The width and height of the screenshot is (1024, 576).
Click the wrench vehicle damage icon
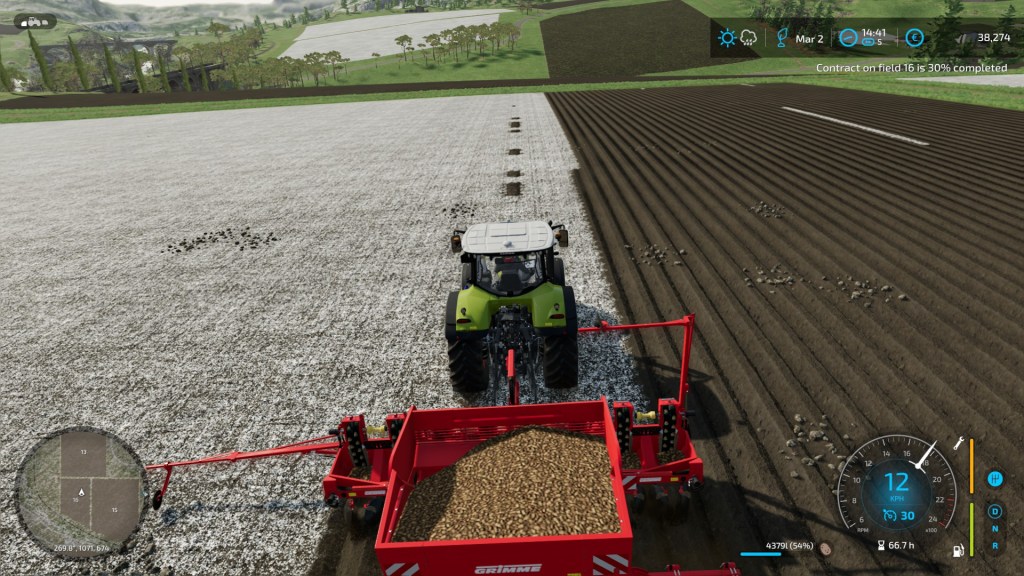[959, 442]
